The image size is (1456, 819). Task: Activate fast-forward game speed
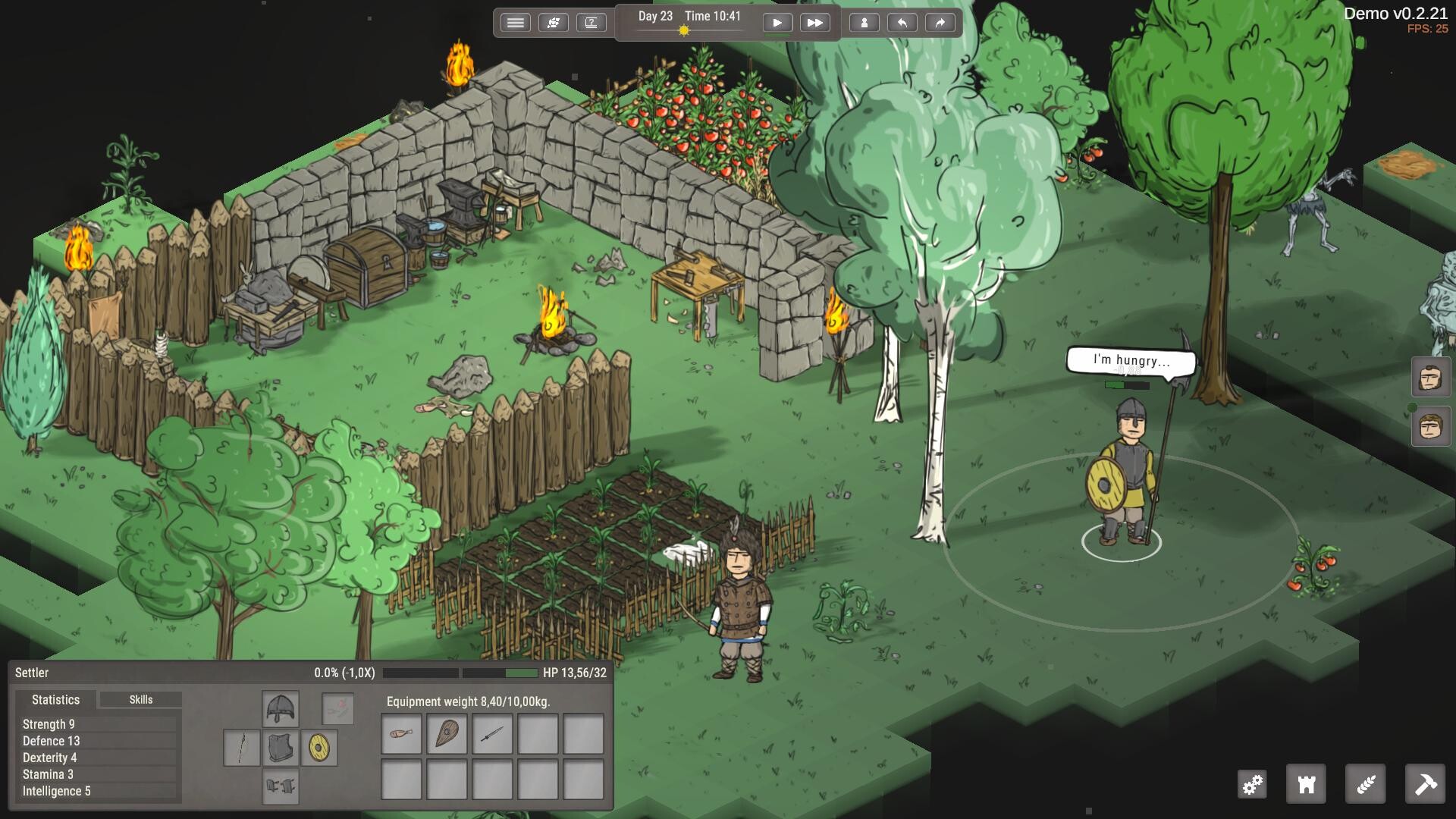[814, 23]
